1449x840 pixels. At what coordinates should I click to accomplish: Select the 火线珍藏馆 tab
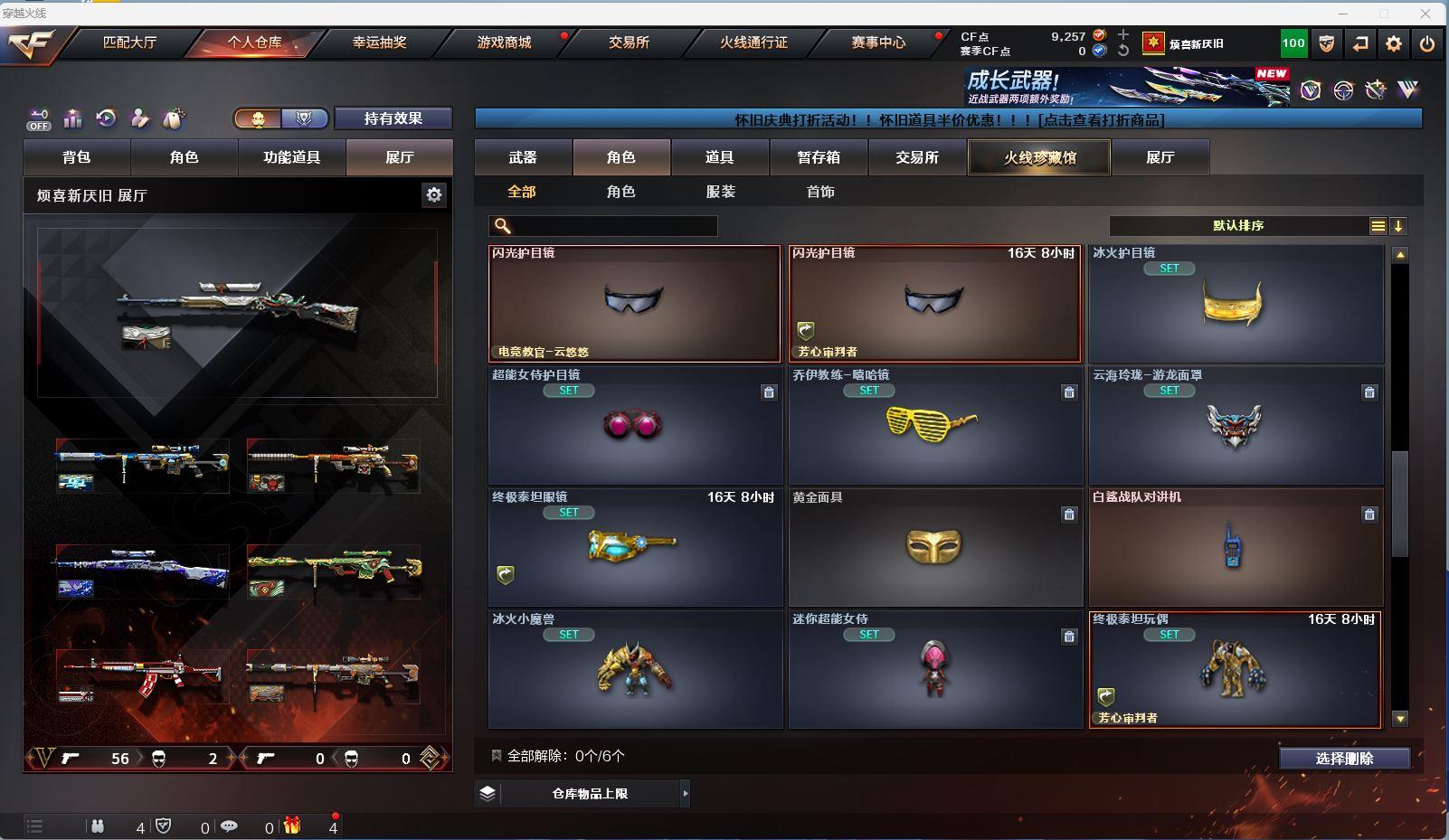click(x=1039, y=157)
